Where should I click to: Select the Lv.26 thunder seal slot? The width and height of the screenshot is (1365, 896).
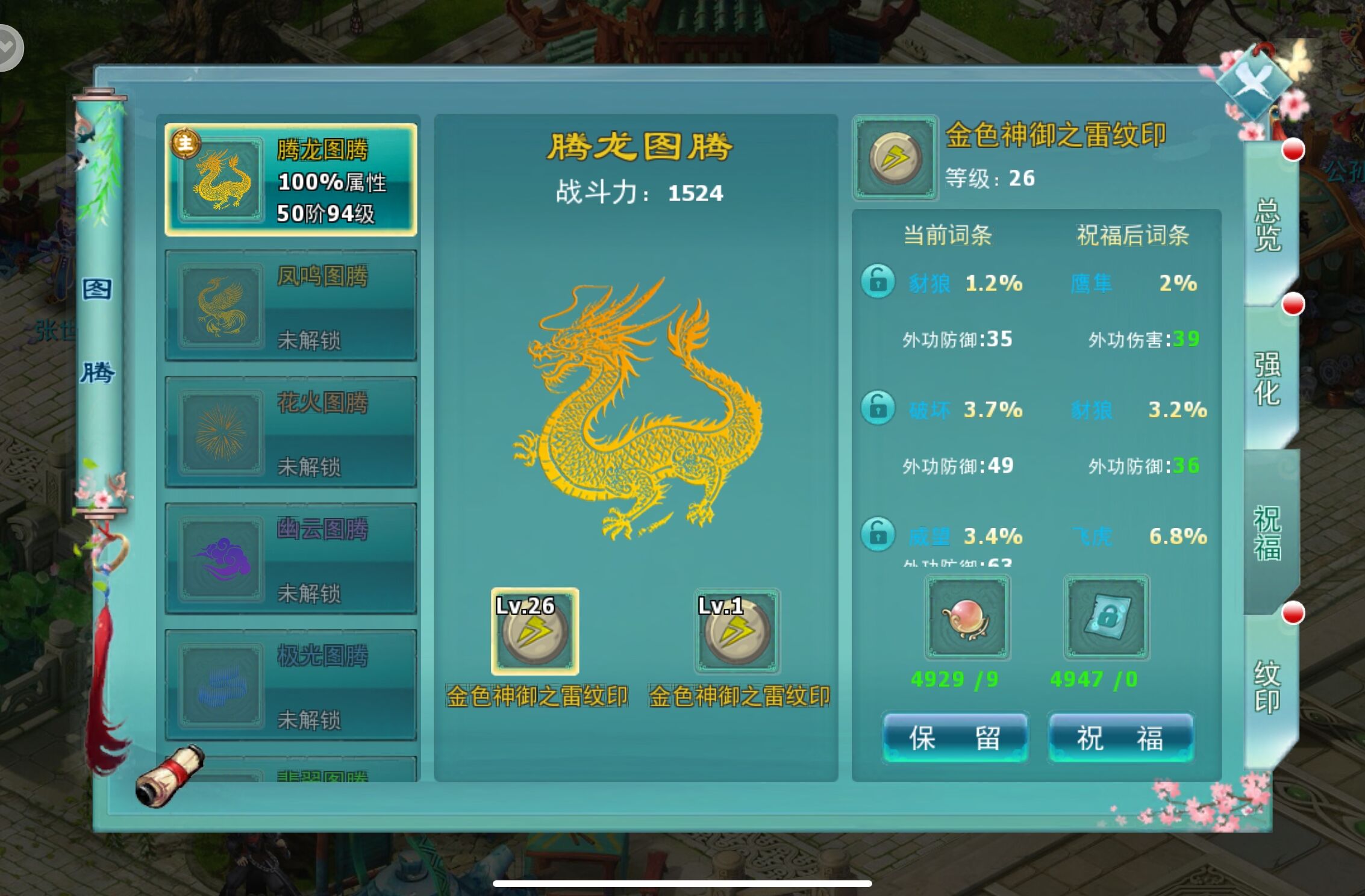click(x=535, y=632)
